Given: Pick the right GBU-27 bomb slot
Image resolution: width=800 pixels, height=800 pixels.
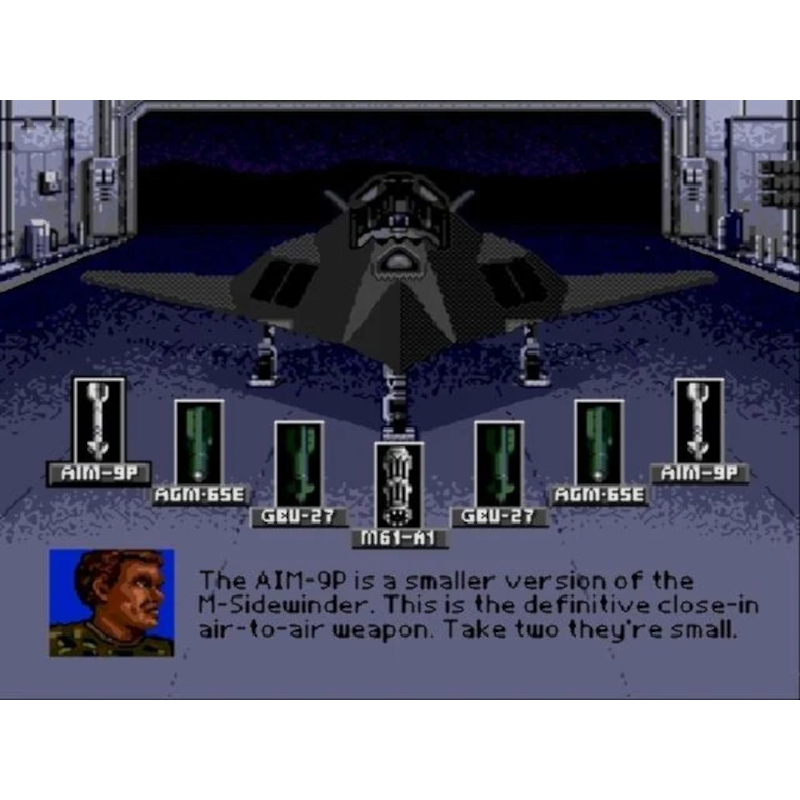Looking at the screenshot, I should coord(499,464).
